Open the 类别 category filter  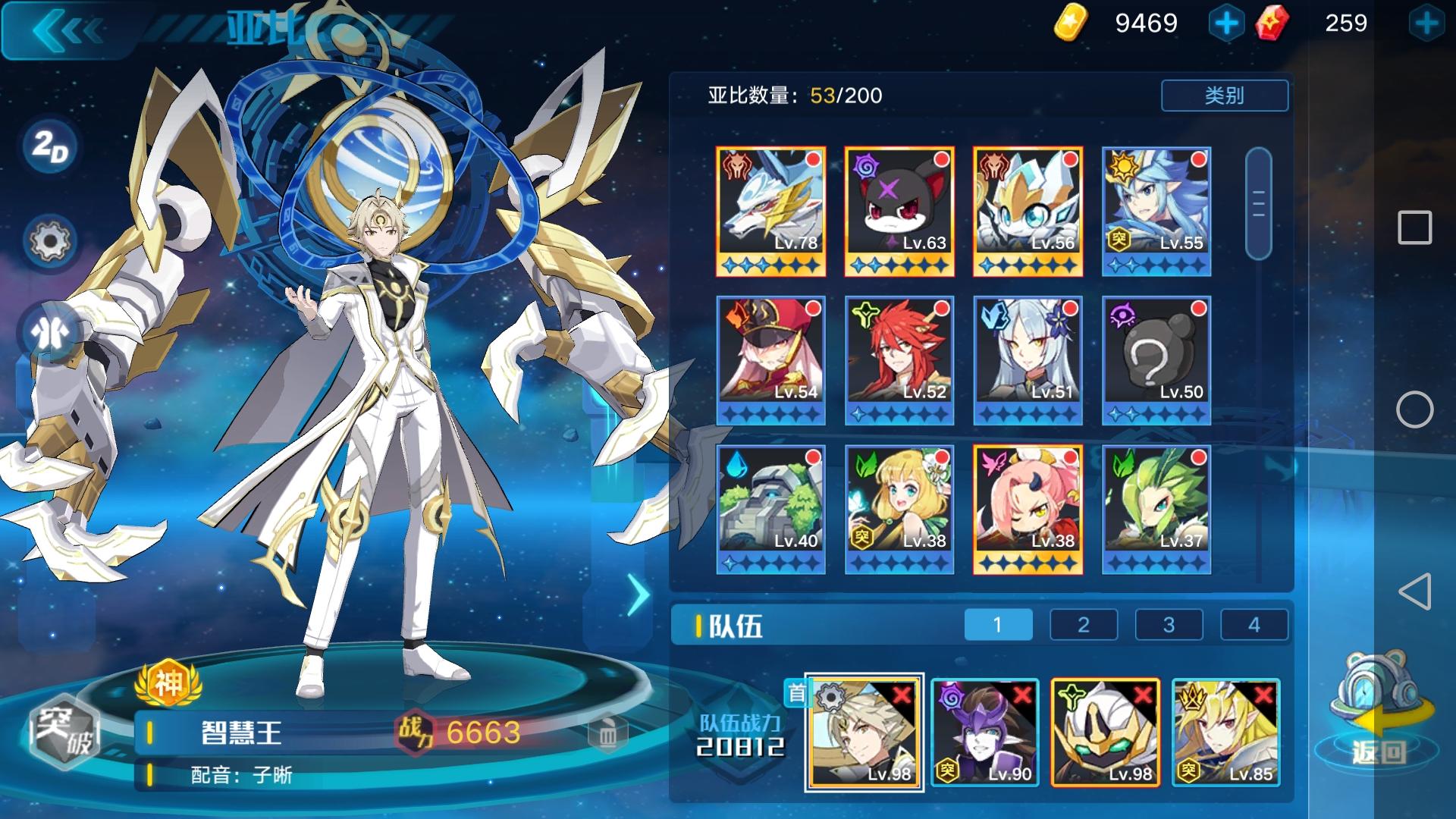point(1222,96)
